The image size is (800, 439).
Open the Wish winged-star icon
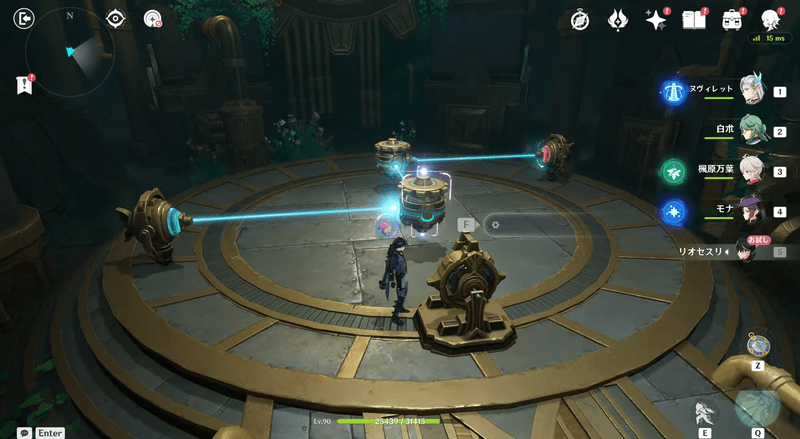tap(618, 20)
